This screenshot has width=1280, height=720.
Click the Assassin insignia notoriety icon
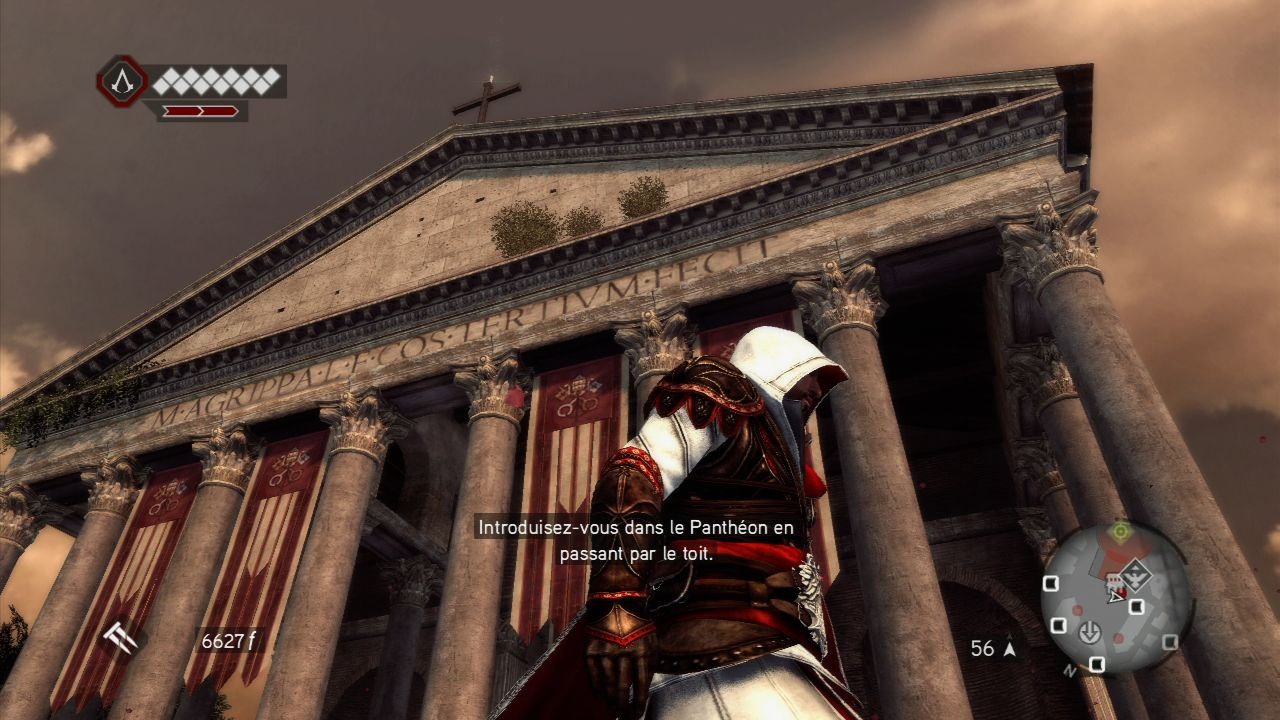coord(122,82)
